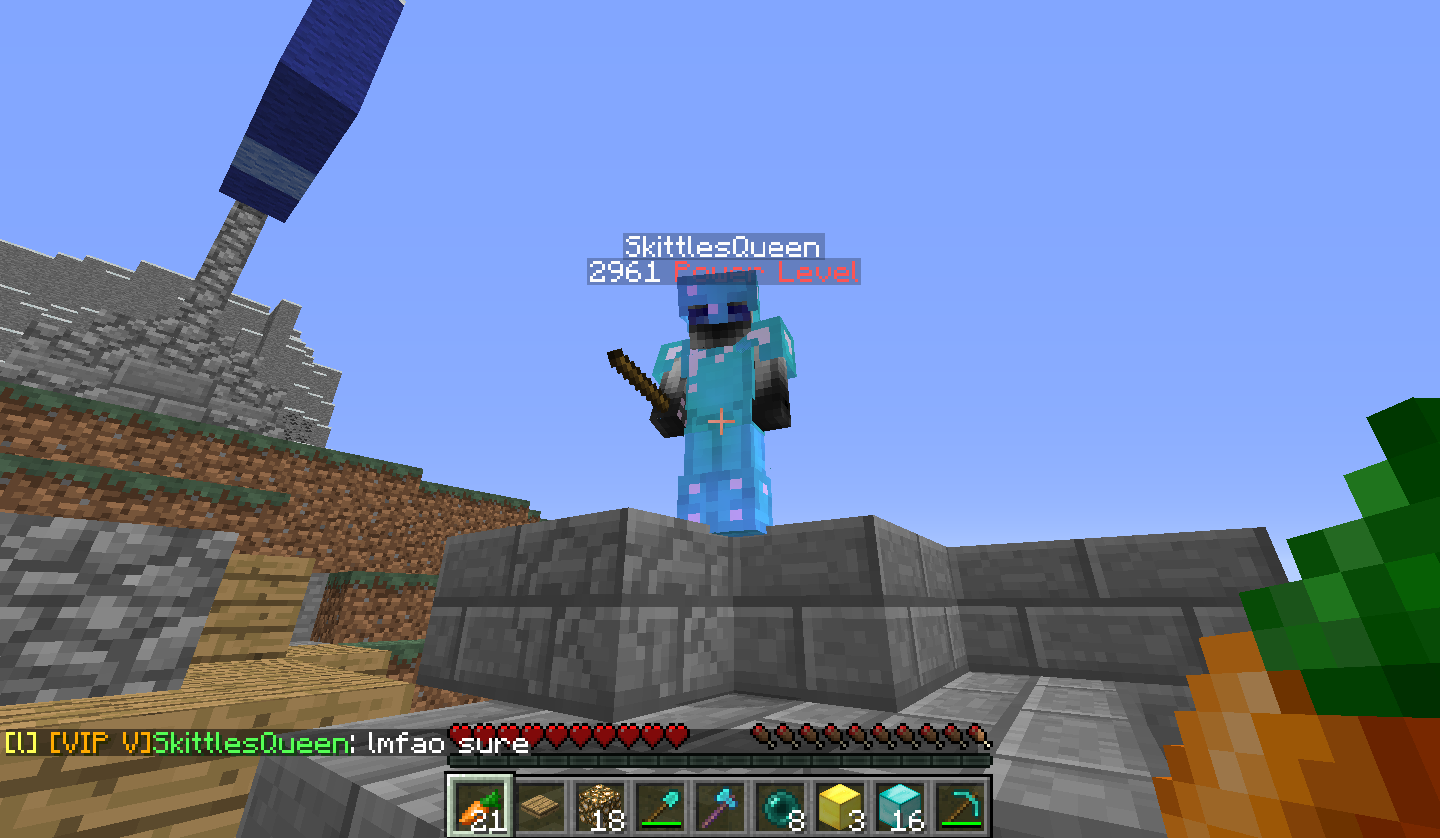Pick the gold block slot
The width and height of the screenshot is (1440, 838).
click(x=840, y=806)
